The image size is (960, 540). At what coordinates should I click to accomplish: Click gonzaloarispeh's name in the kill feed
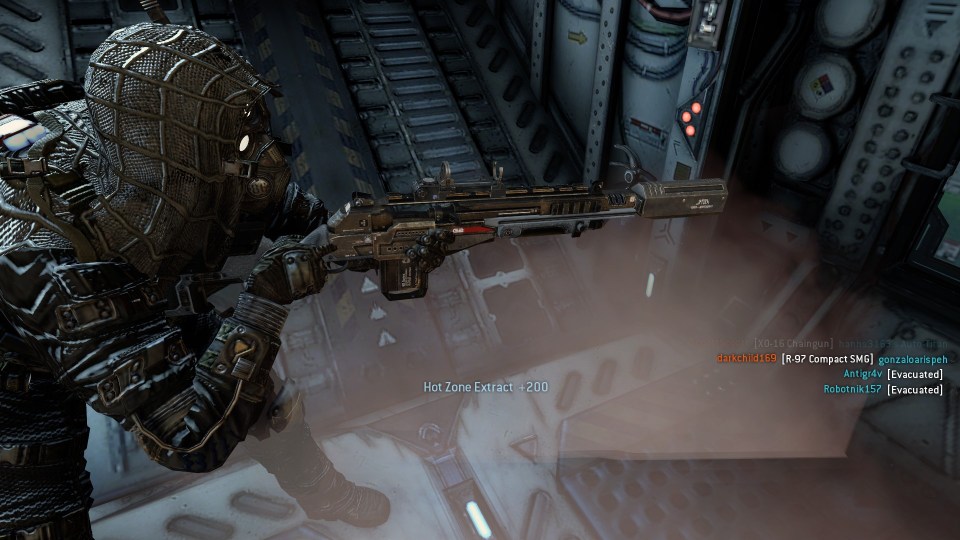point(912,358)
